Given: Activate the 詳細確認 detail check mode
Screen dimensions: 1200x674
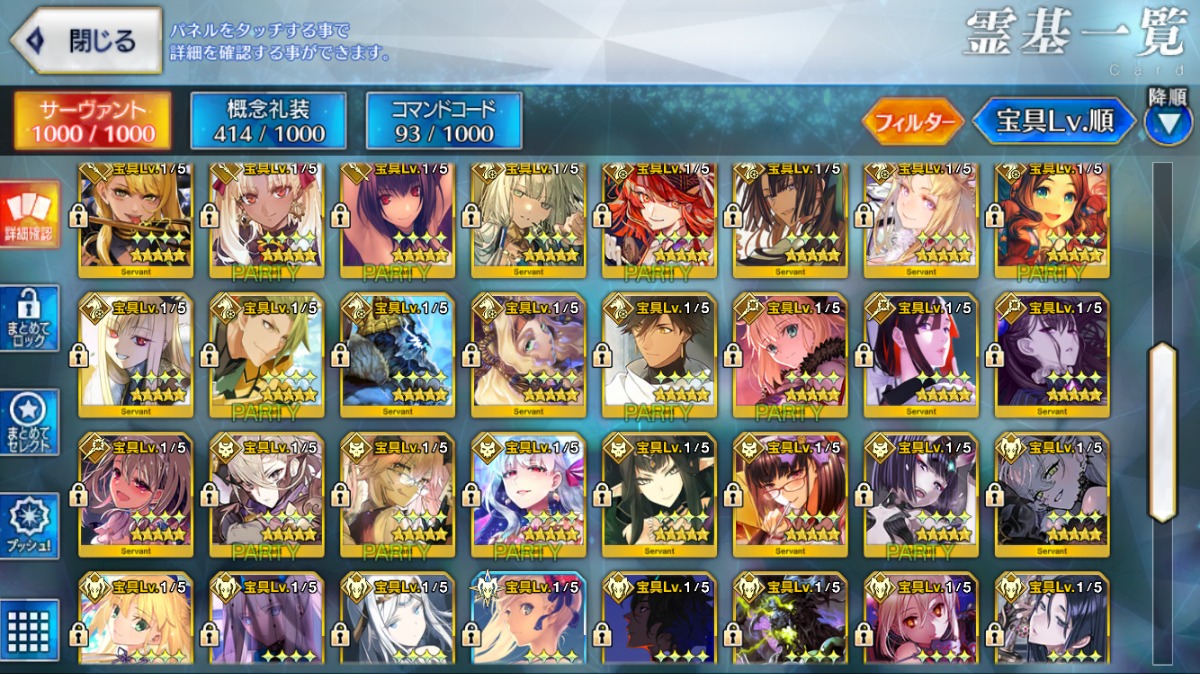Looking at the screenshot, I should [x=30, y=215].
